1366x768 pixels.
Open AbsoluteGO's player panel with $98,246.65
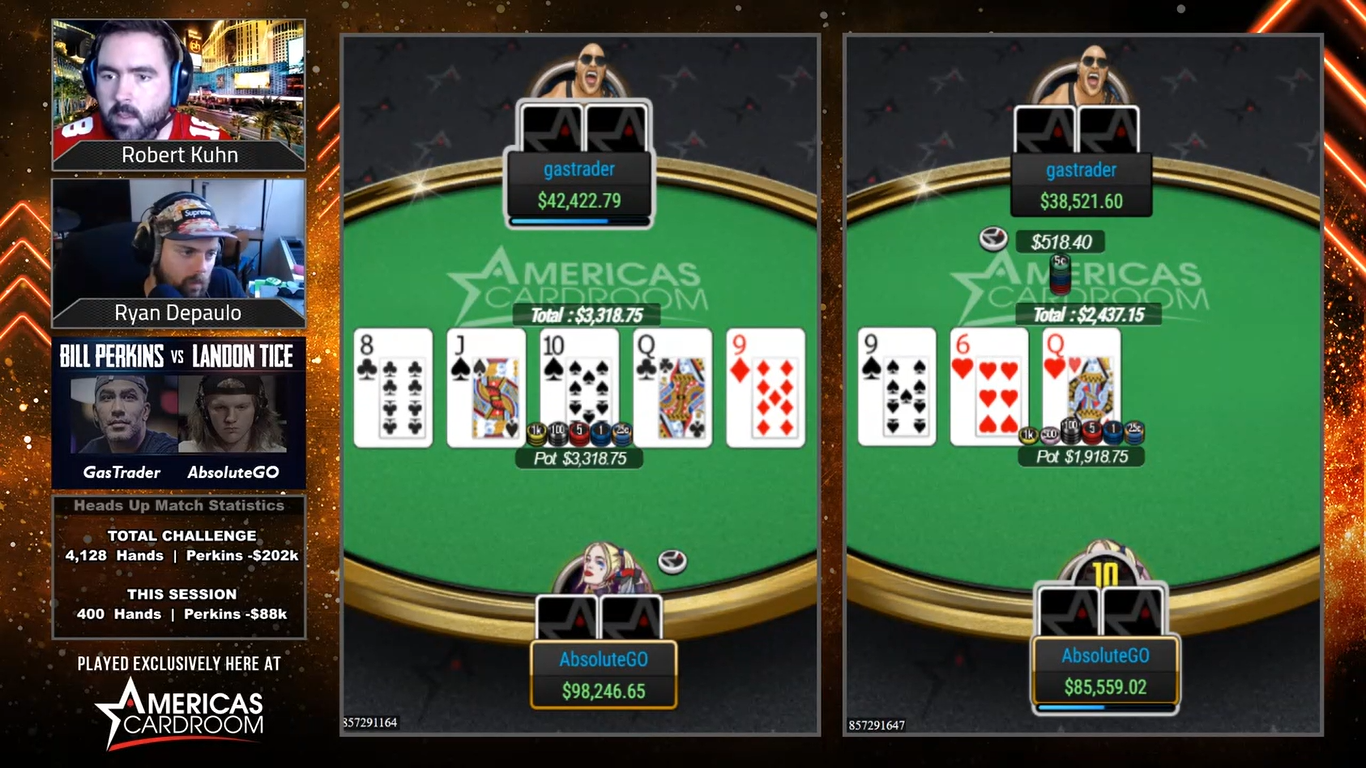click(603, 675)
